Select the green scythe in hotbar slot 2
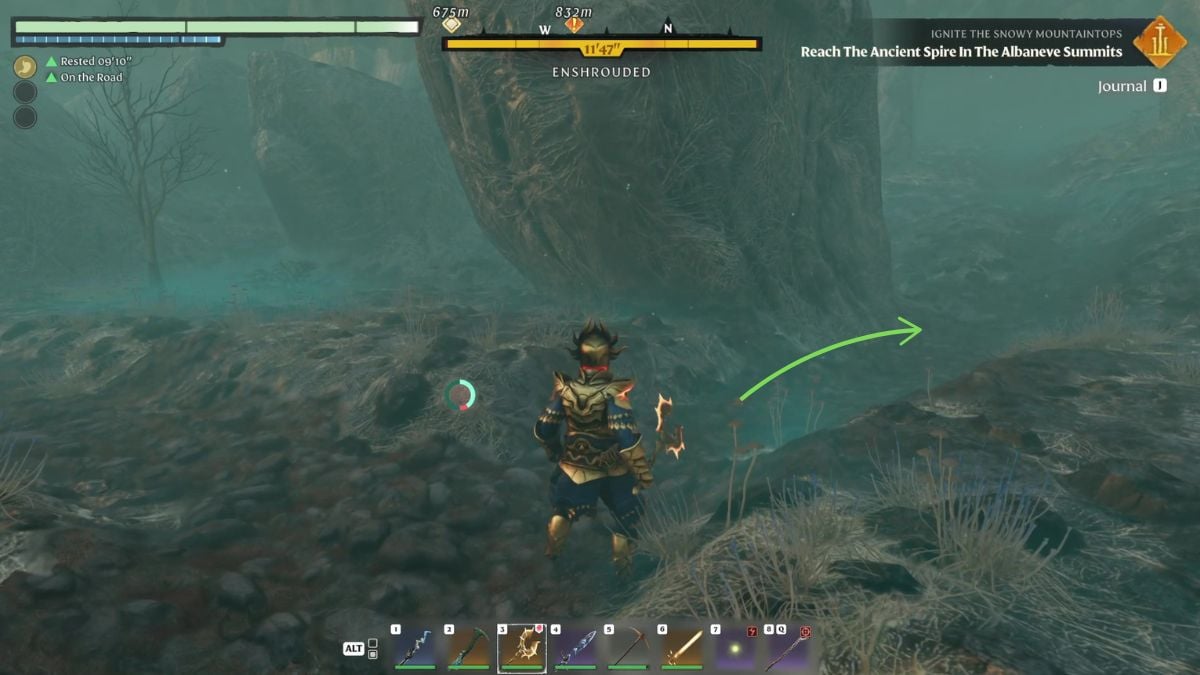This screenshot has height=675, width=1200. coord(468,647)
